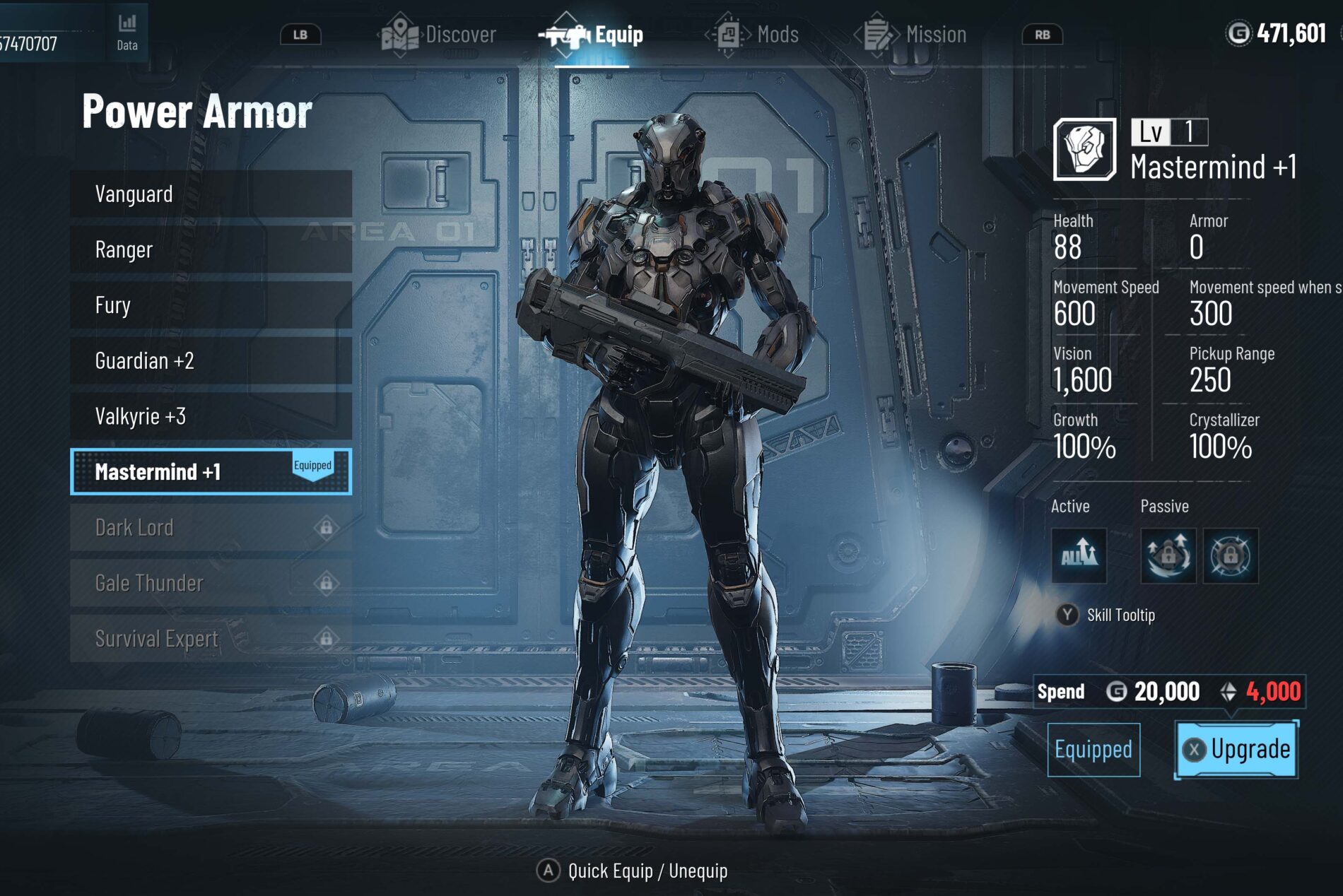Switch to the Discover tab
Viewport: 1343px width, 896px height.
(440, 35)
